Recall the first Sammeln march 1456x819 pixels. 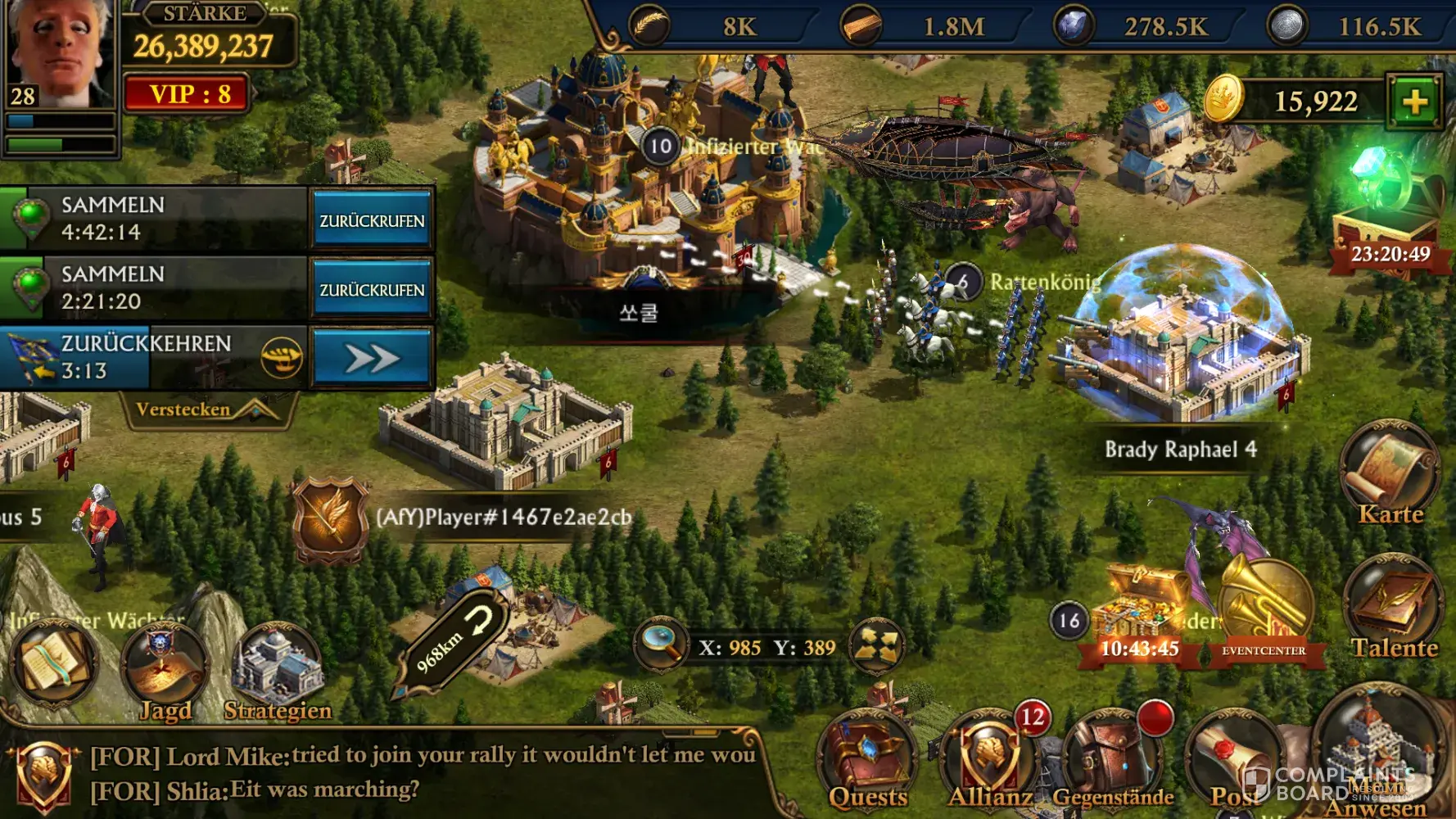372,219
